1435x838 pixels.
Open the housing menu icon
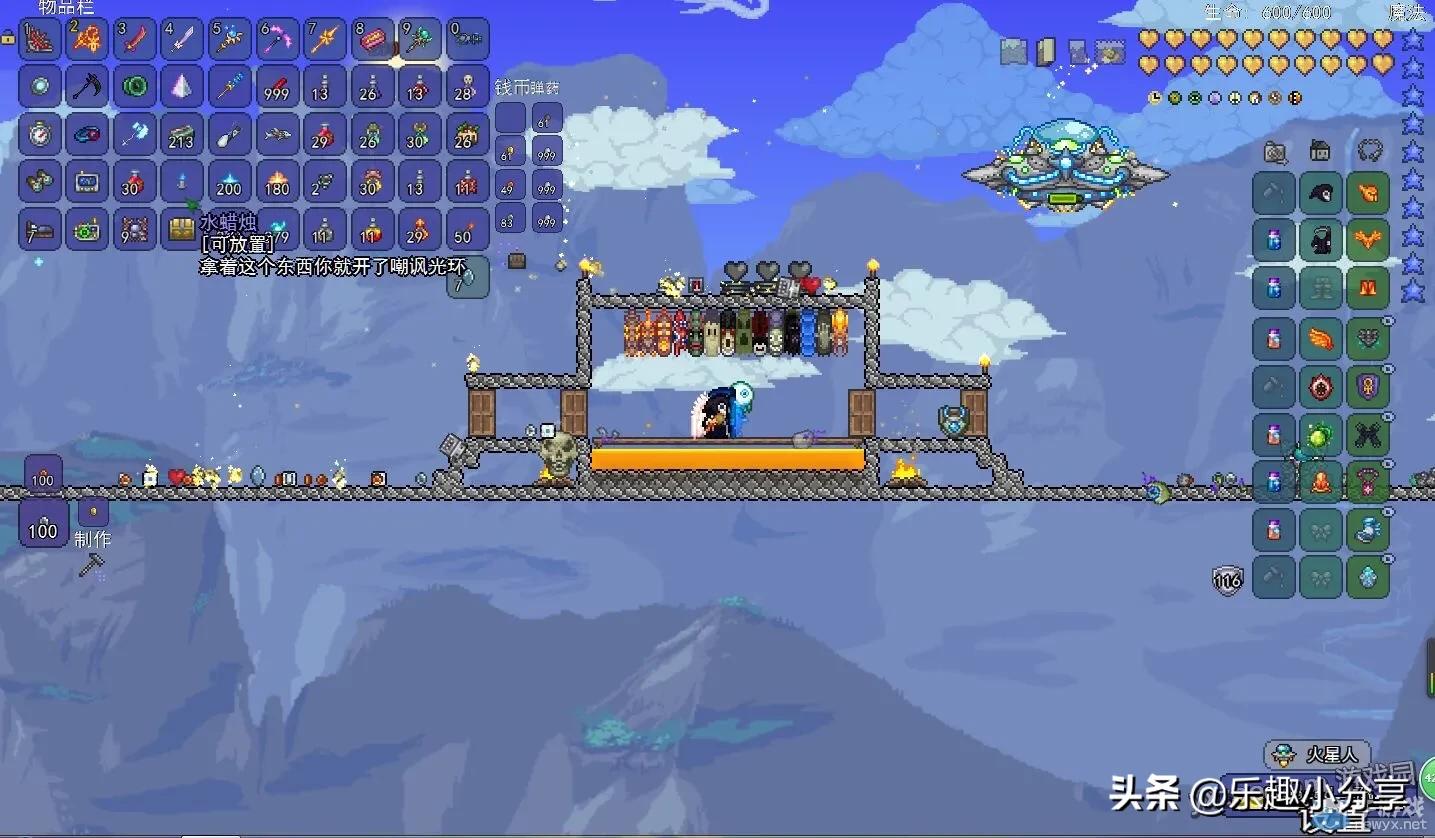pyautogui.click(x=1320, y=152)
